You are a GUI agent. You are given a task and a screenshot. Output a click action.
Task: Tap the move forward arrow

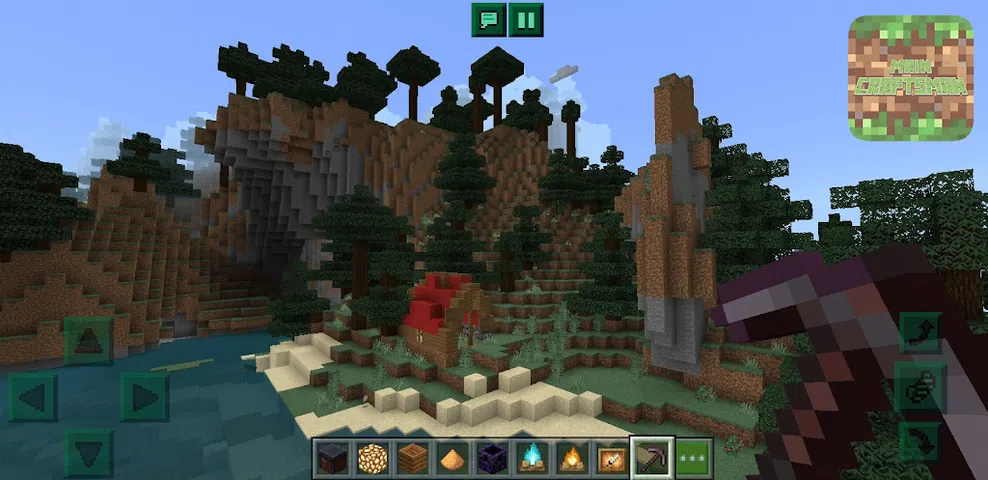click(x=89, y=340)
